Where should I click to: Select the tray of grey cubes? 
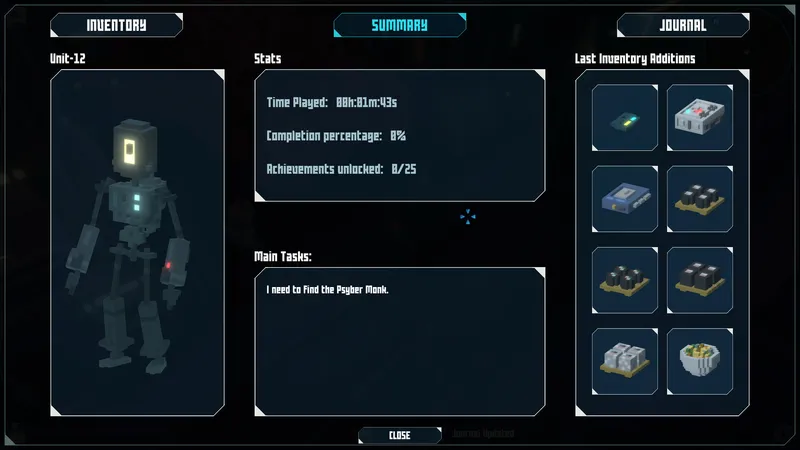(625, 361)
